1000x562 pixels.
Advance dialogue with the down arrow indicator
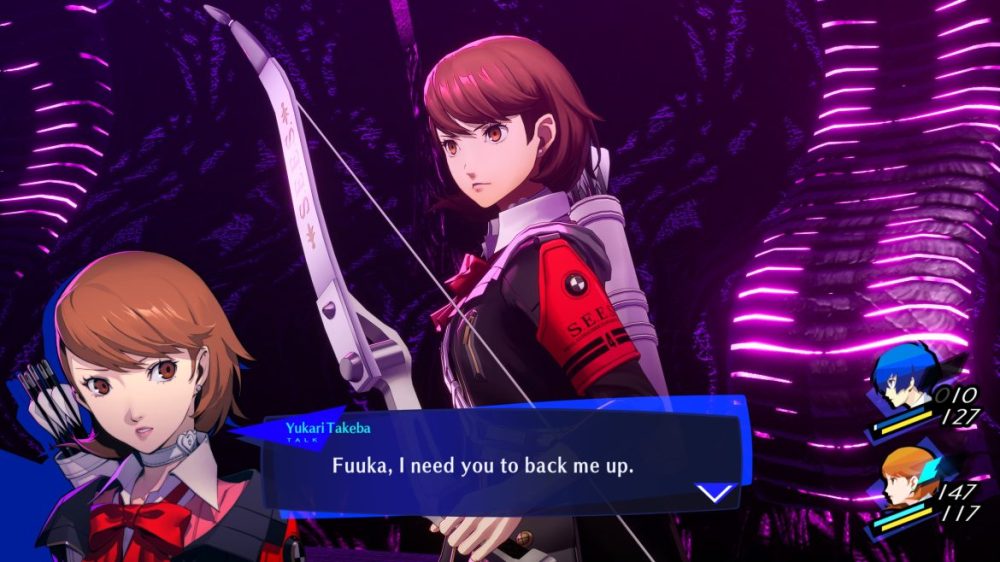coord(715,492)
